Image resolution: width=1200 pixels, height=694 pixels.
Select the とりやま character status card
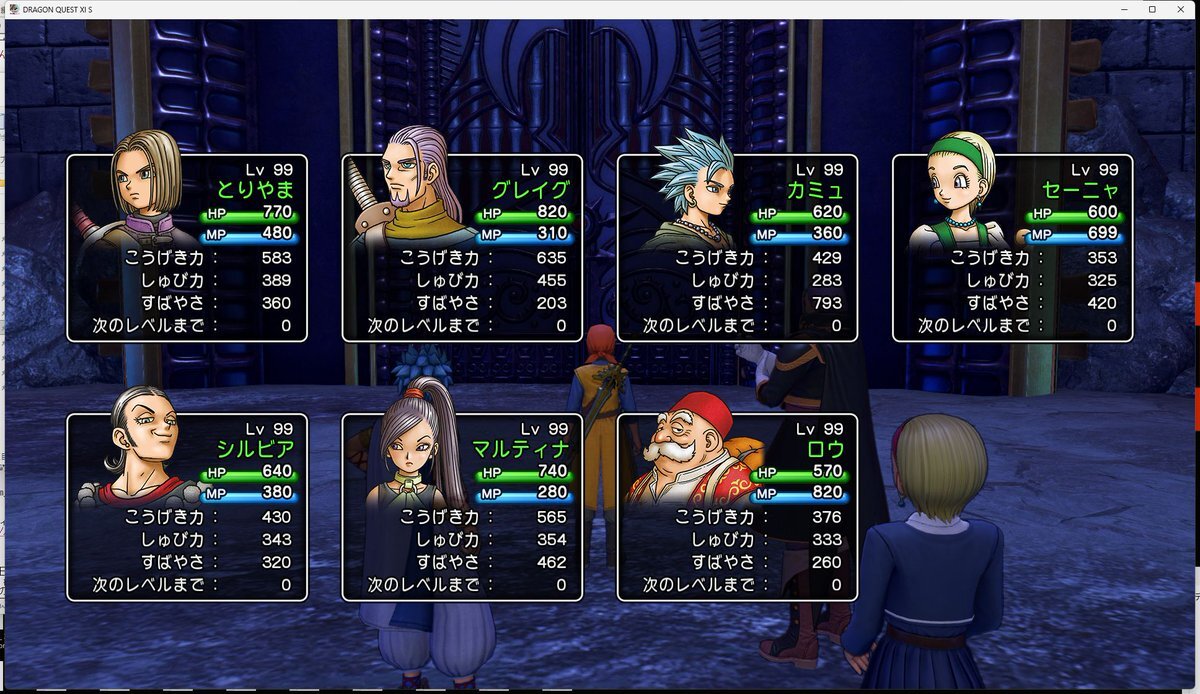[x=187, y=248]
